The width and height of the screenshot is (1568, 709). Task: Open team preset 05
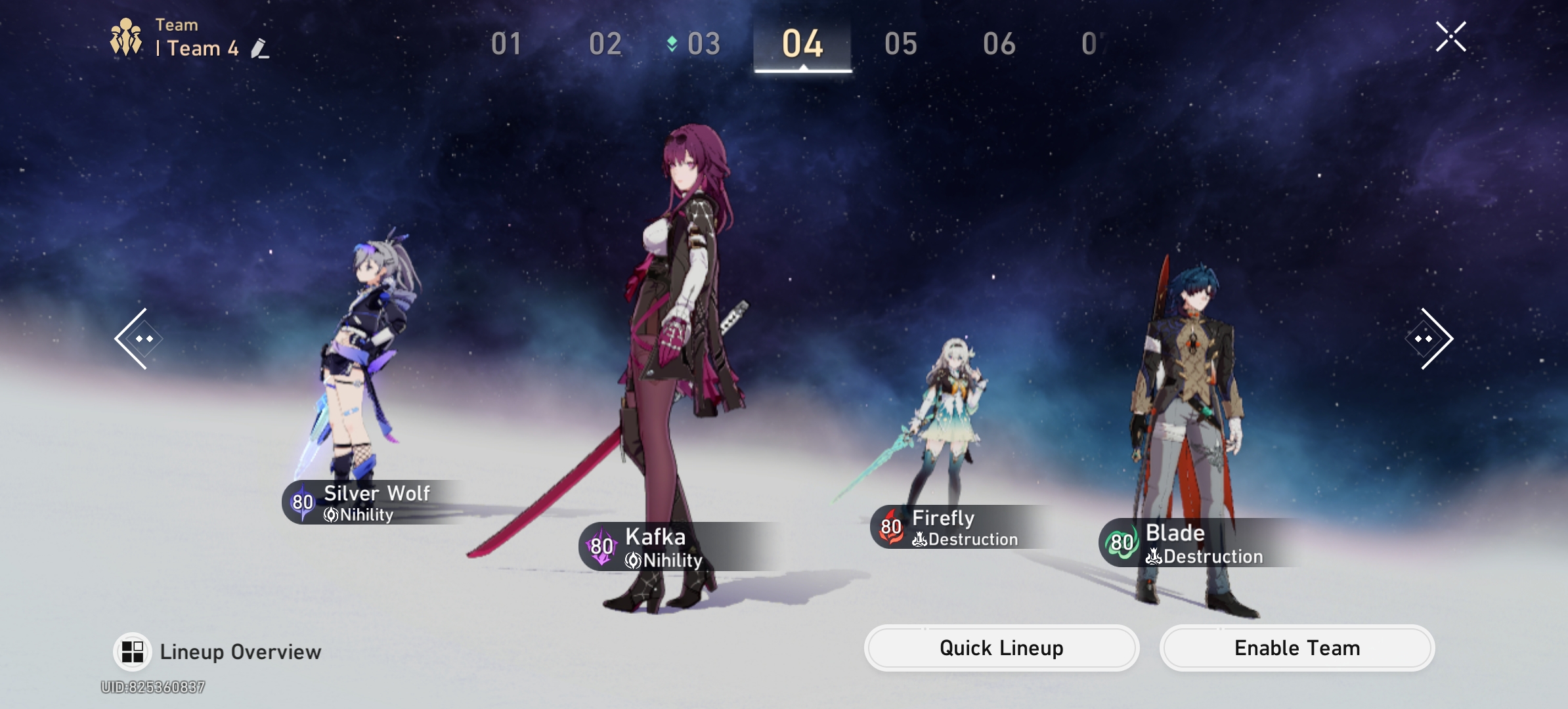pyautogui.click(x=901, y=43)
